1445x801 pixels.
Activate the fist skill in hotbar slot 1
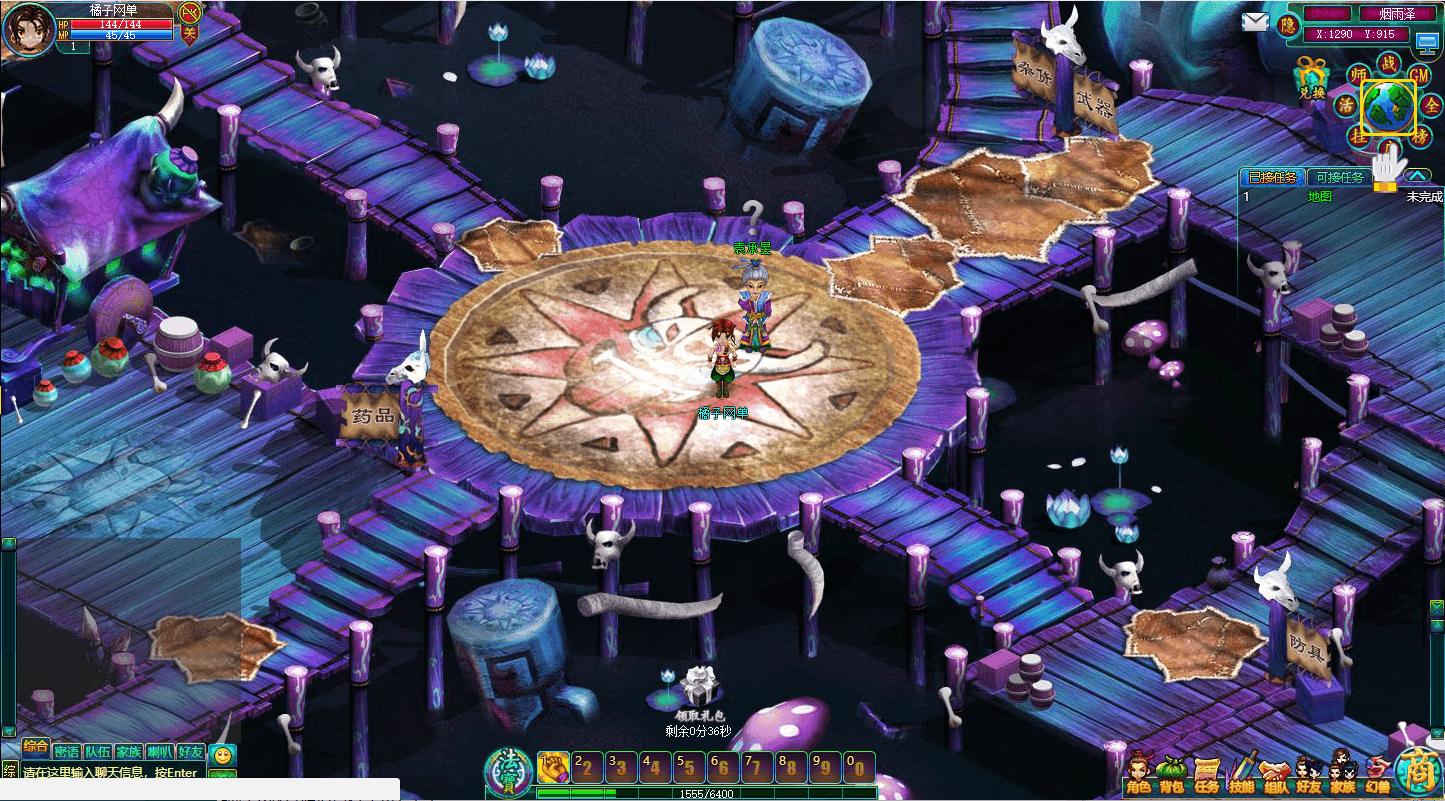point(553,767)
